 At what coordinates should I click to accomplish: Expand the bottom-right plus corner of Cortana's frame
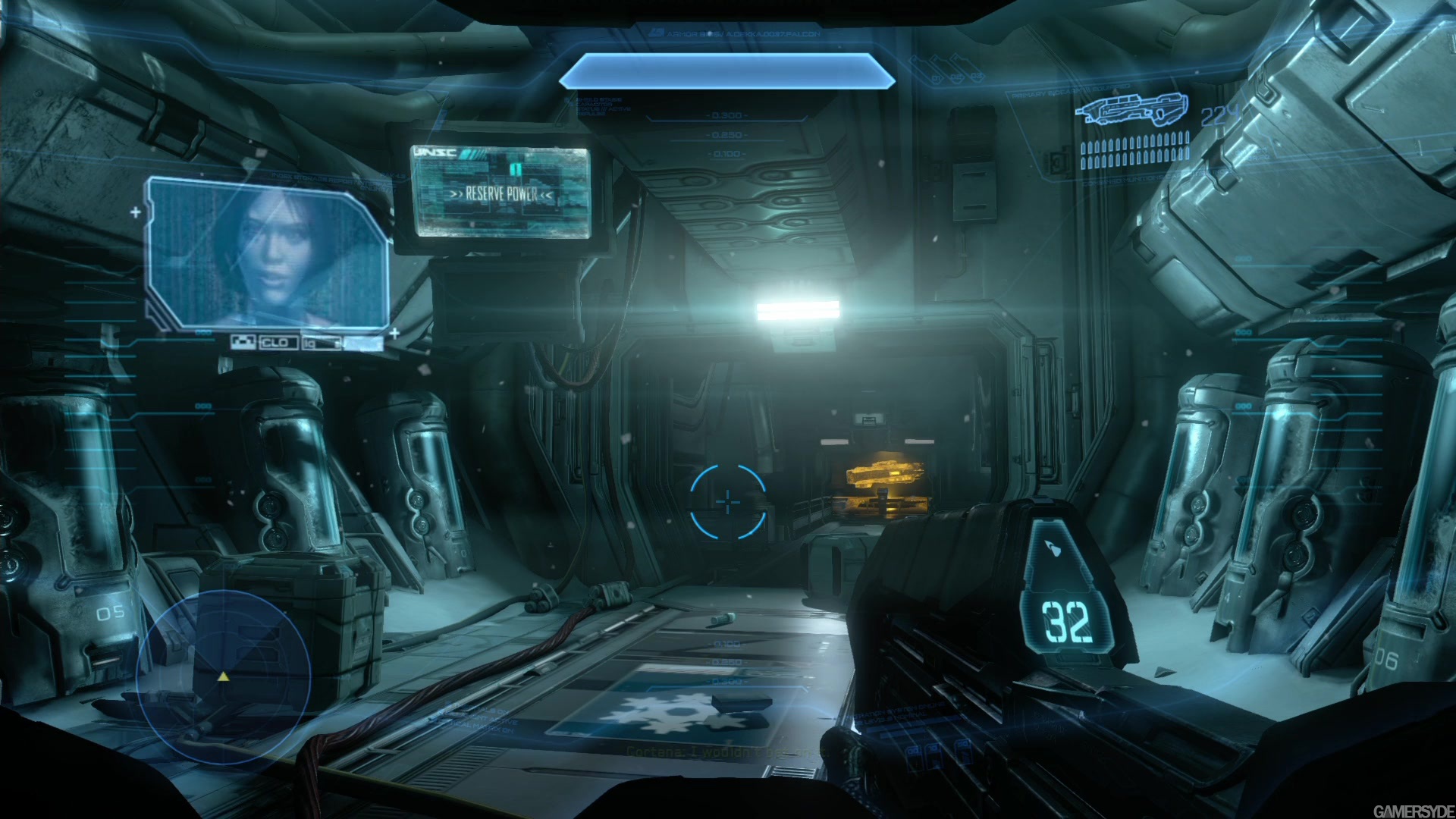coord(394,333)
